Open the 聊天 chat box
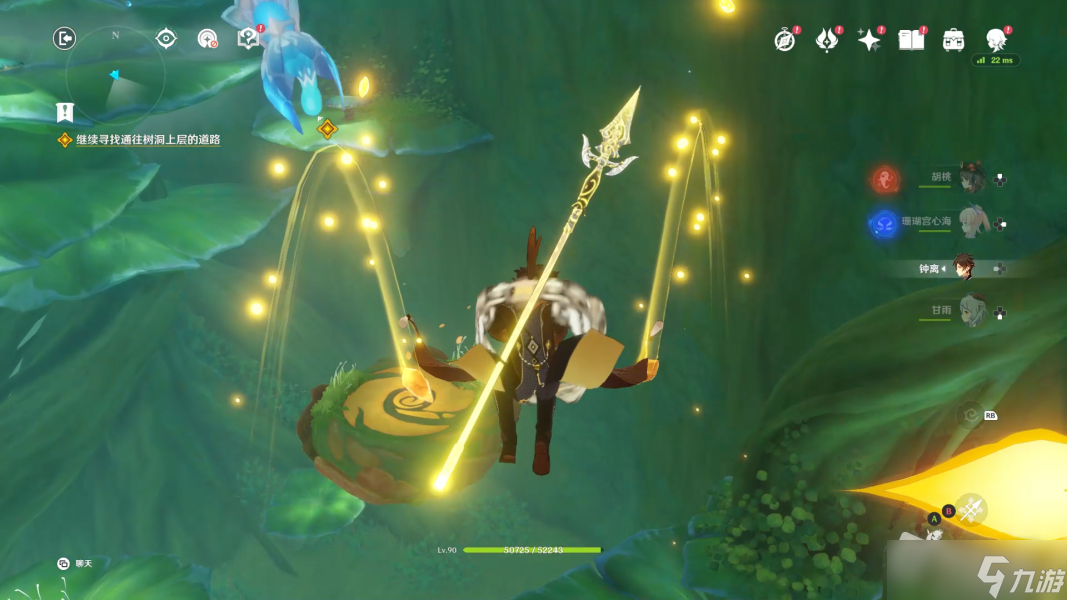 coord(75,564)
